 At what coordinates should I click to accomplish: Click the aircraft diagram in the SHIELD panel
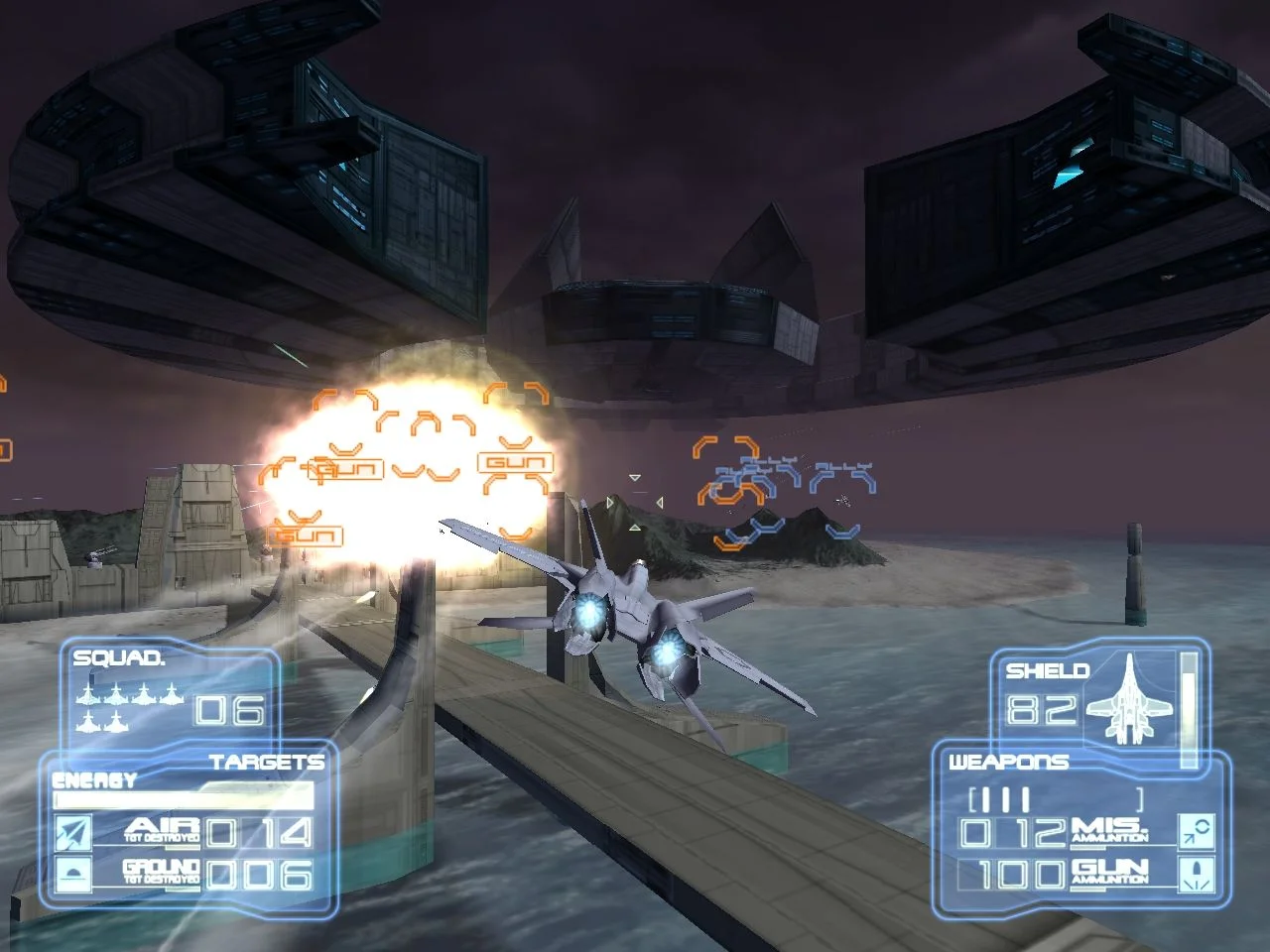[1131, 700]
